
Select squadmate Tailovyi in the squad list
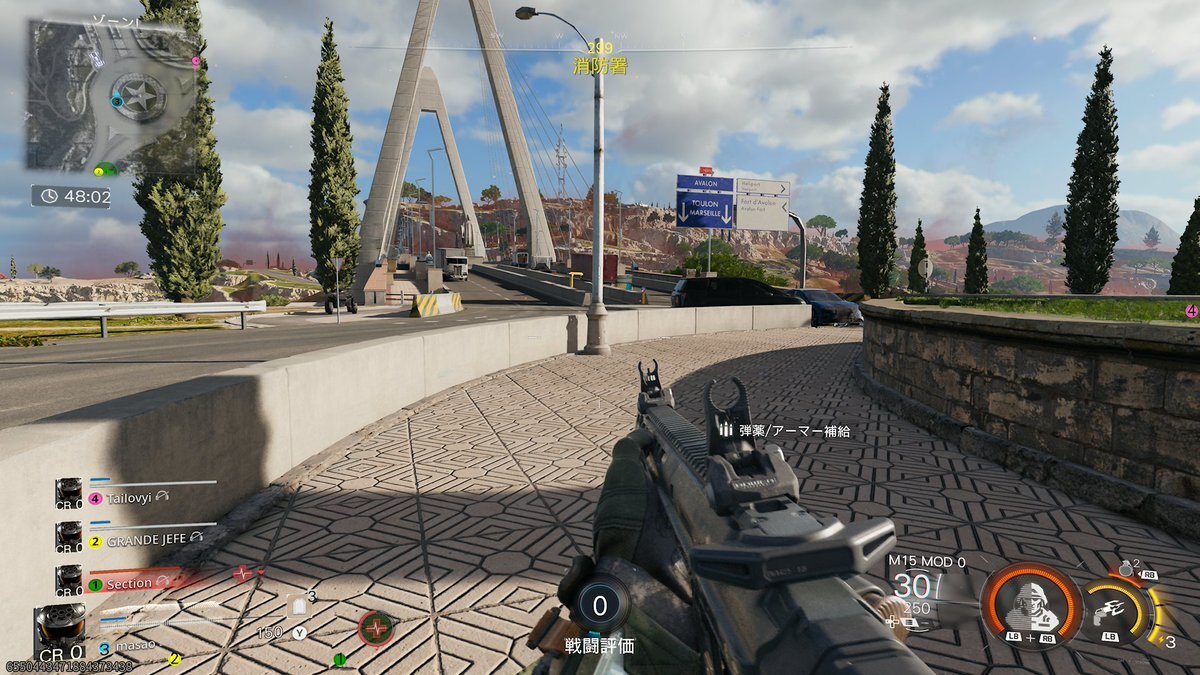[x=130, y=497]
